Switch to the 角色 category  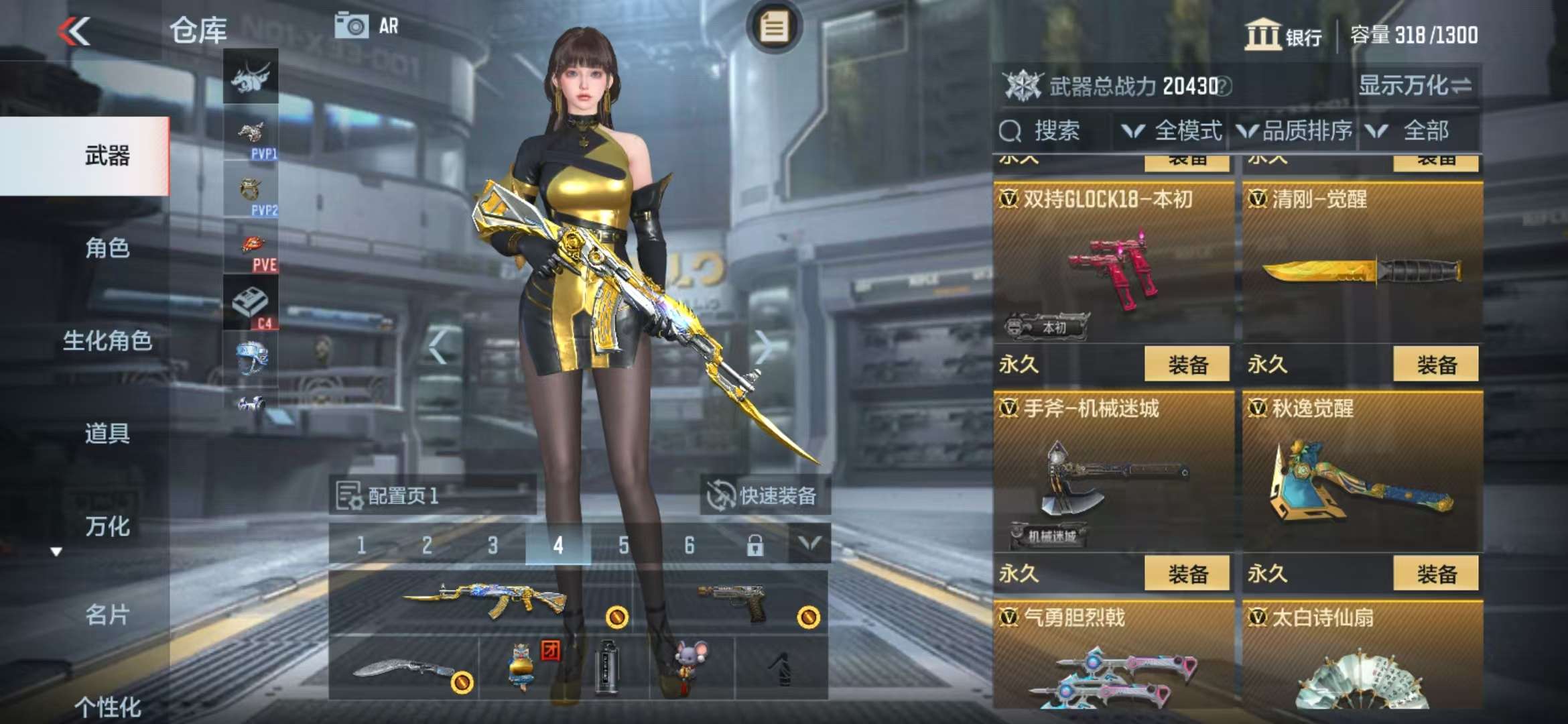pos(107,248)
